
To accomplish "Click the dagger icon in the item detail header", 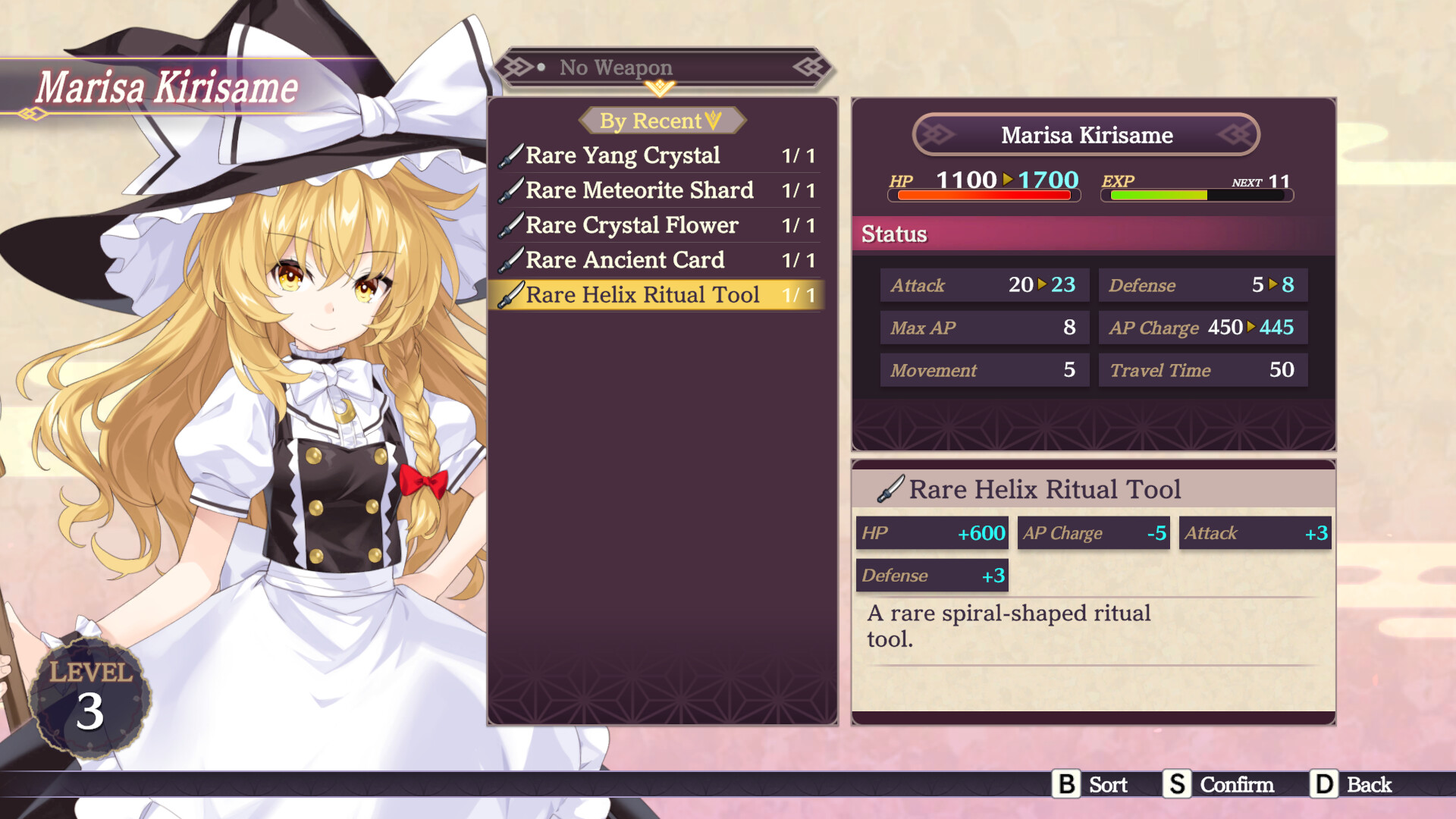I will [892, 489].
